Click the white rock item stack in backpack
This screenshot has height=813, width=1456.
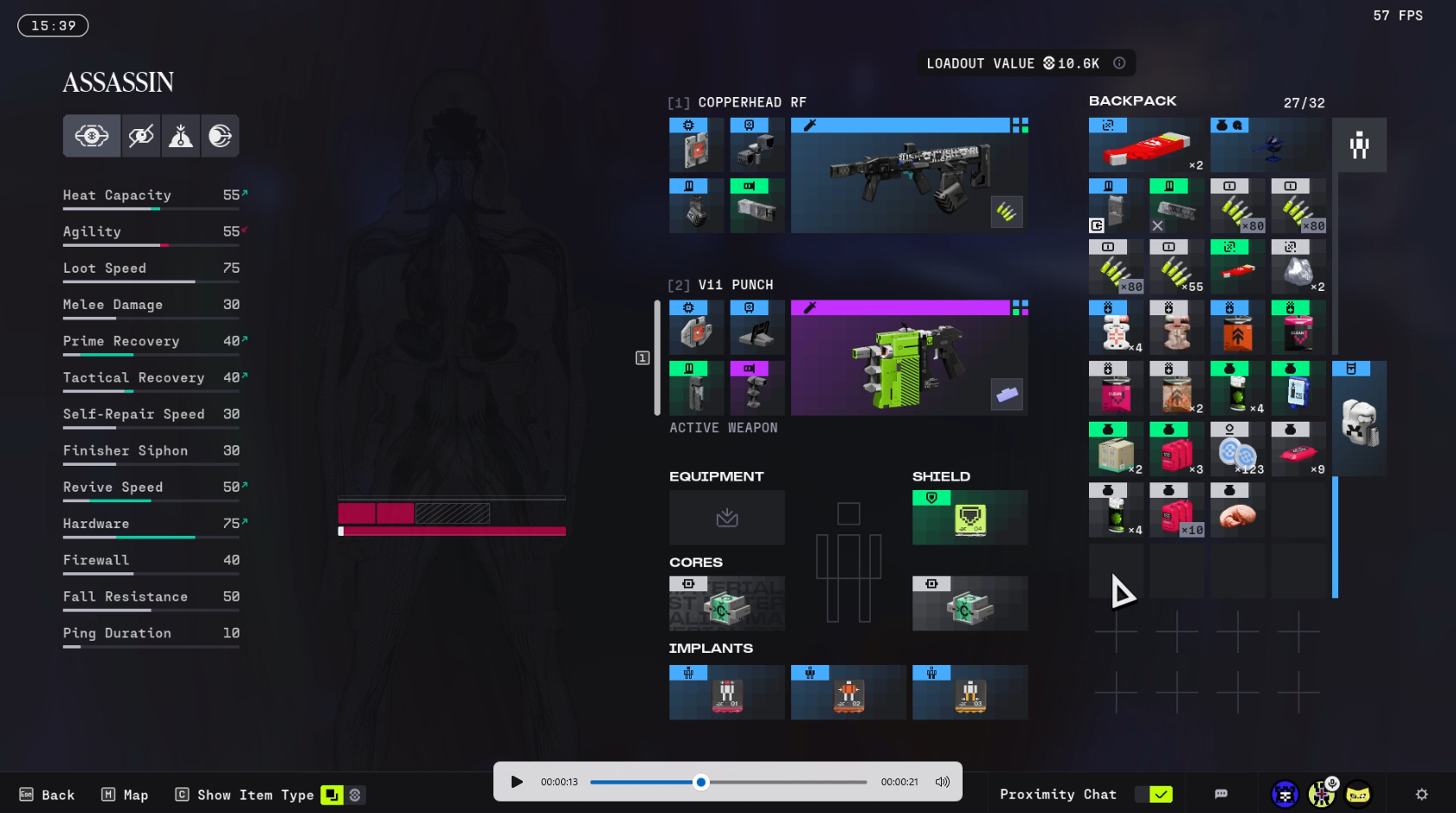pos(1298,269)
